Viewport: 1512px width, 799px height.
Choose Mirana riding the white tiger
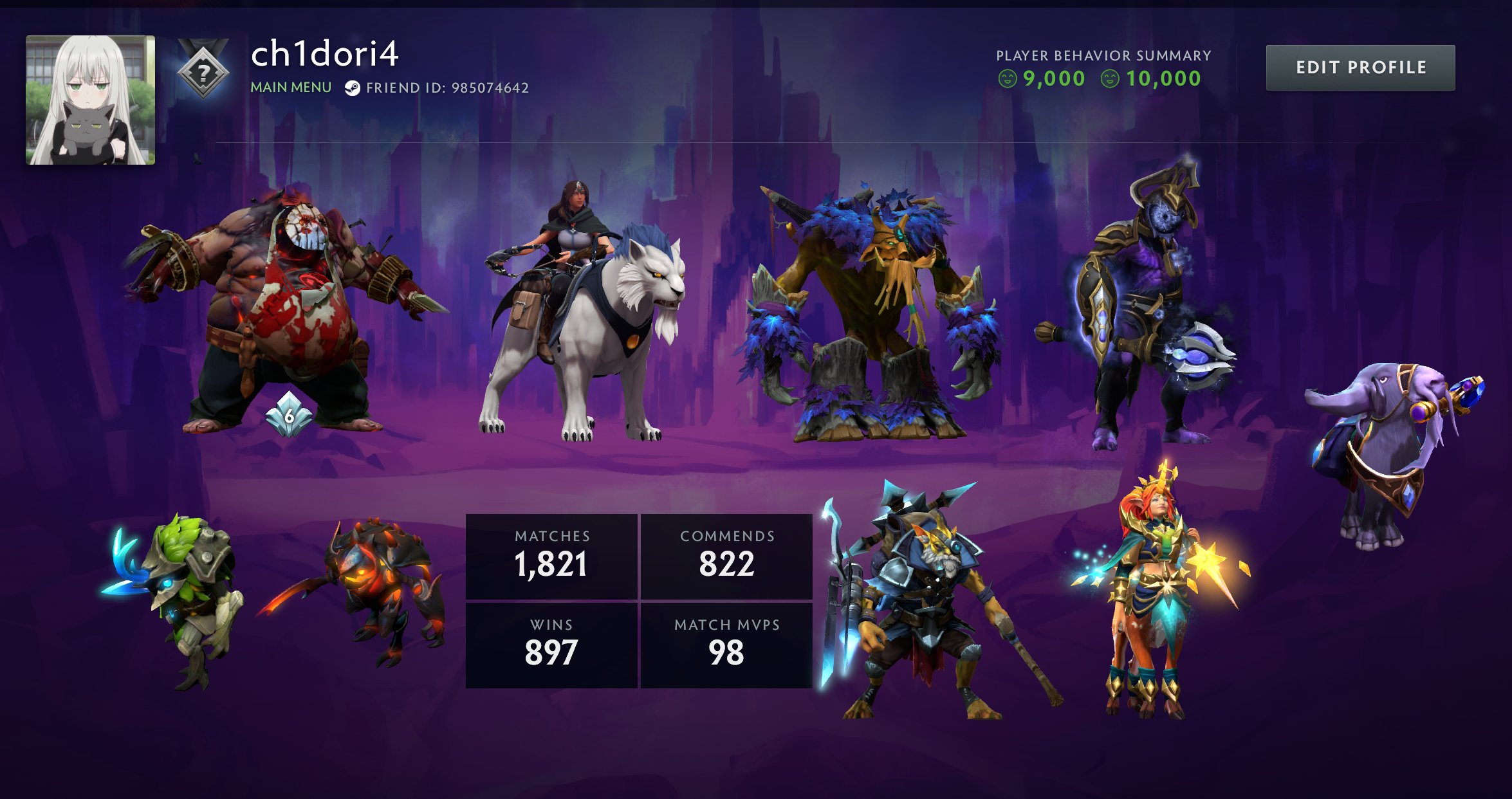click(585, 315)
